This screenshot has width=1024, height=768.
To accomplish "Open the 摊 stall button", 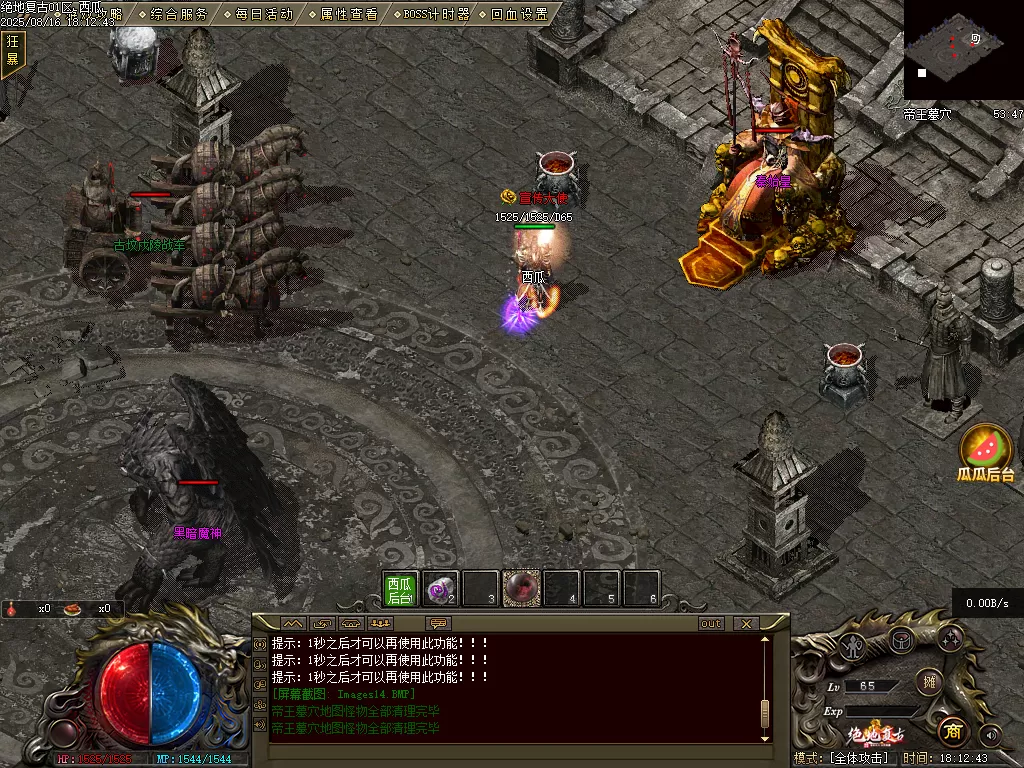I will [x=929, y=681].
